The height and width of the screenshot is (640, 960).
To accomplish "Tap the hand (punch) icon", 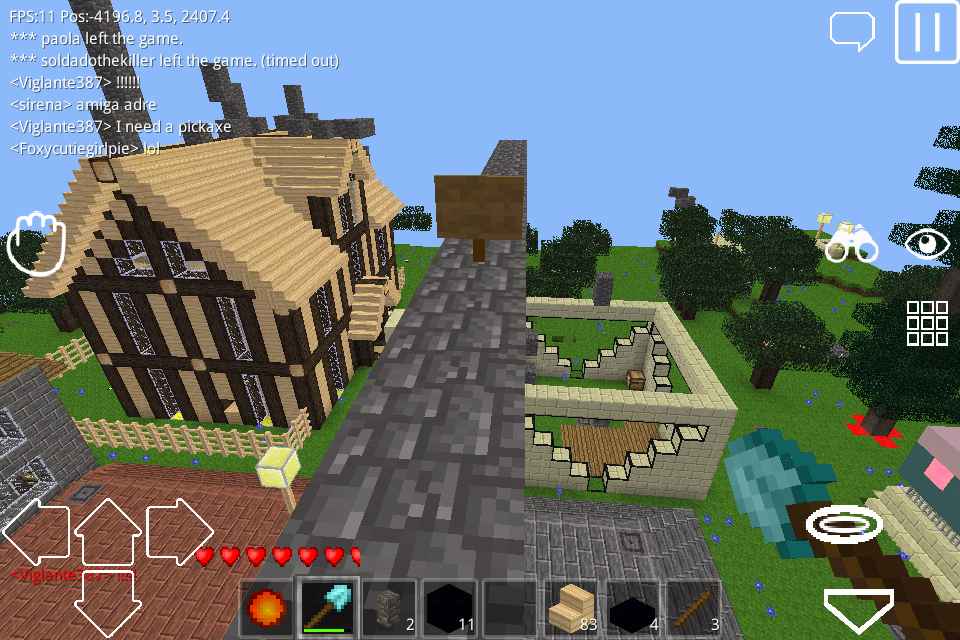I will (x=35, y=243).
